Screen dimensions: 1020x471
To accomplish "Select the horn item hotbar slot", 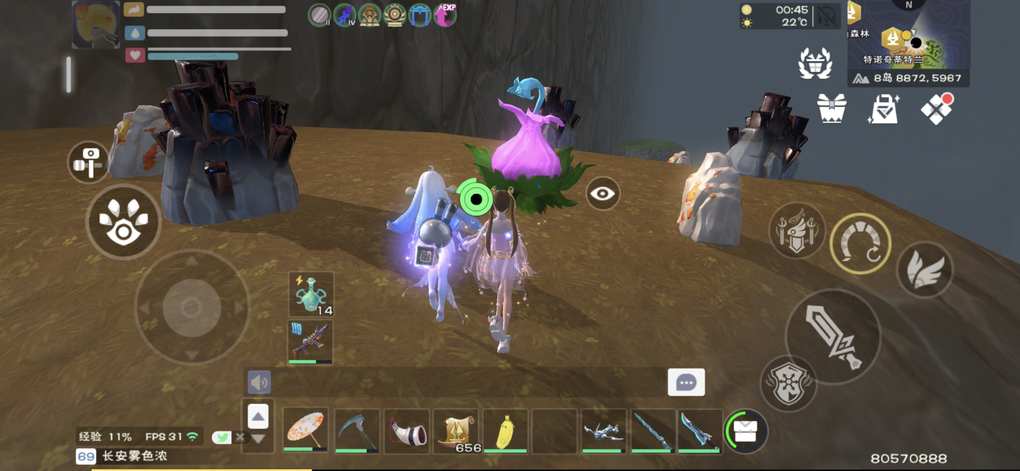I will (x=406, y=430).
